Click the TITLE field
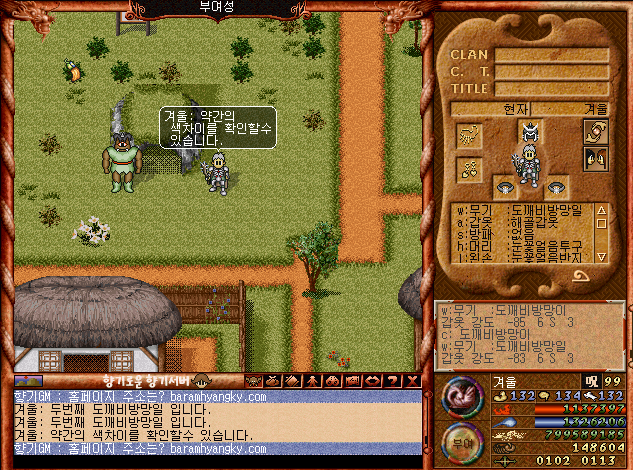The image size is (633, 470). click(x=551, y=88)
